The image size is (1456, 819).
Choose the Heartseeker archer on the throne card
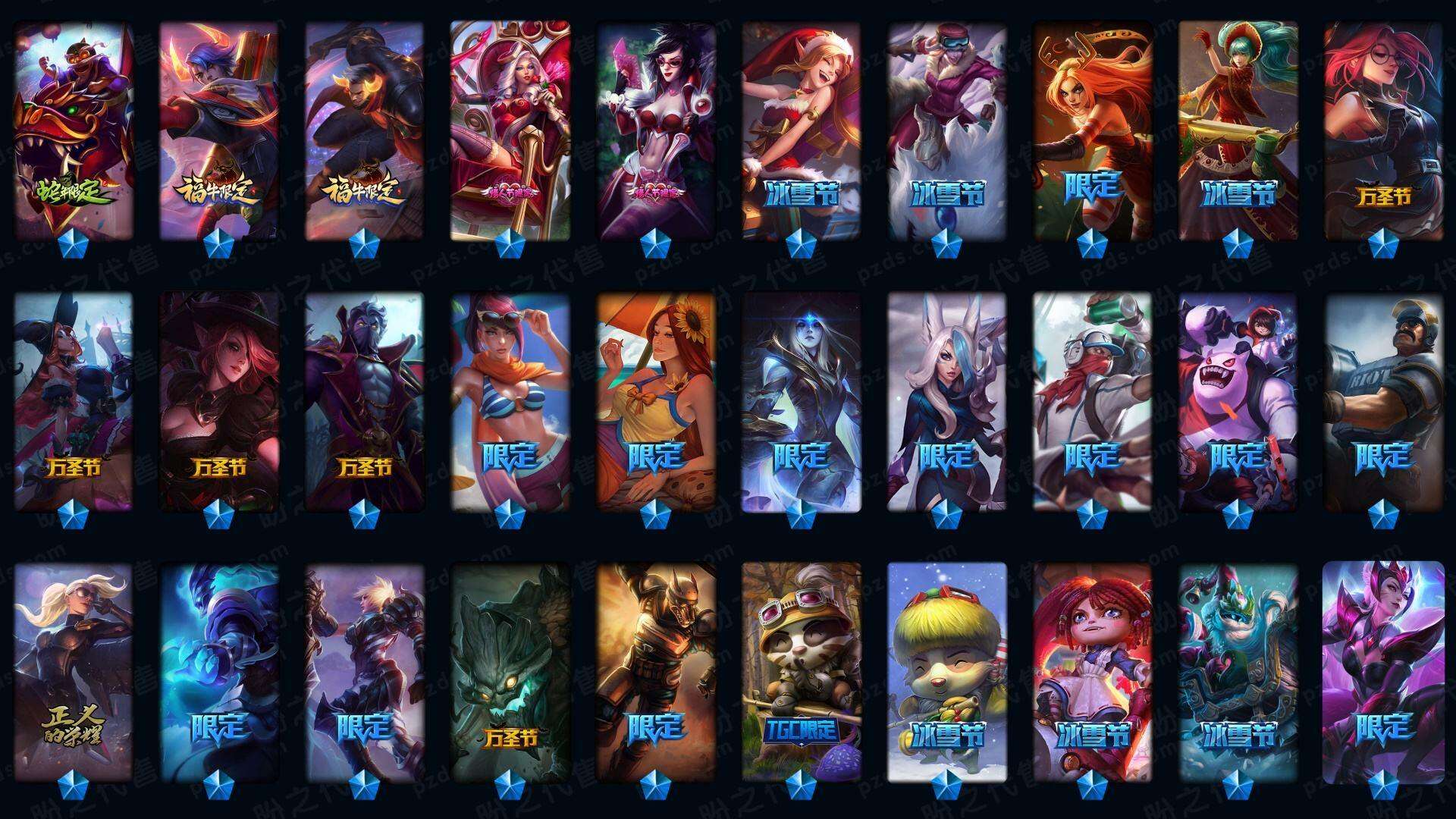click(x=510, y=129)
